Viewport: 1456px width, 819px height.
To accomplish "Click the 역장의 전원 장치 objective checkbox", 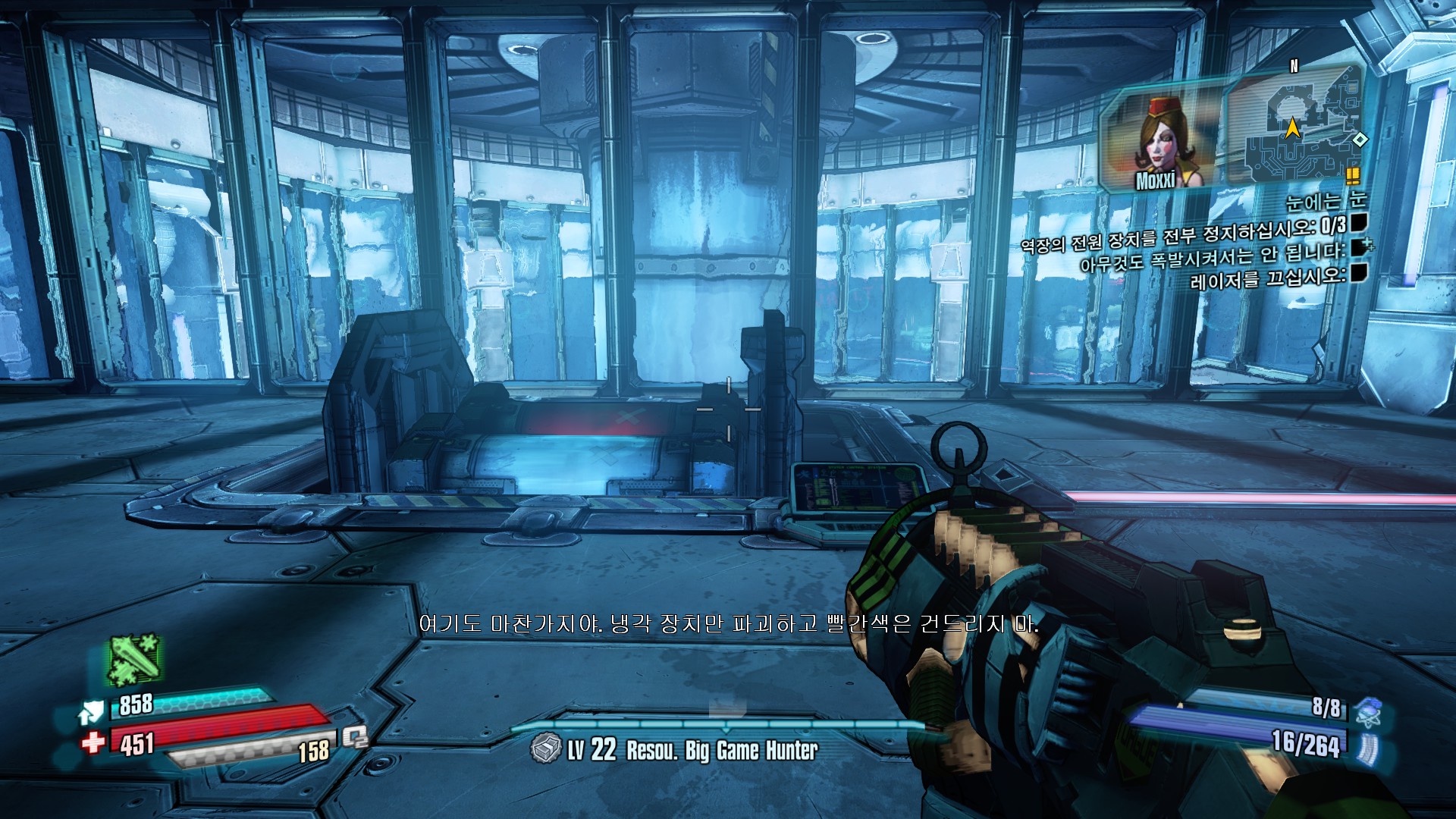I will tap(1358, 222).
